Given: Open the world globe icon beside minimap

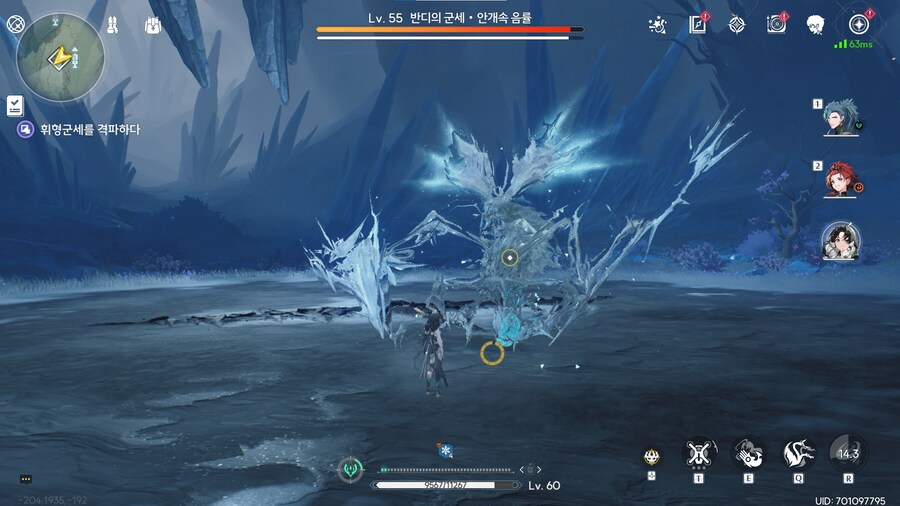Looking at the screenshot, I should [15, 24].
